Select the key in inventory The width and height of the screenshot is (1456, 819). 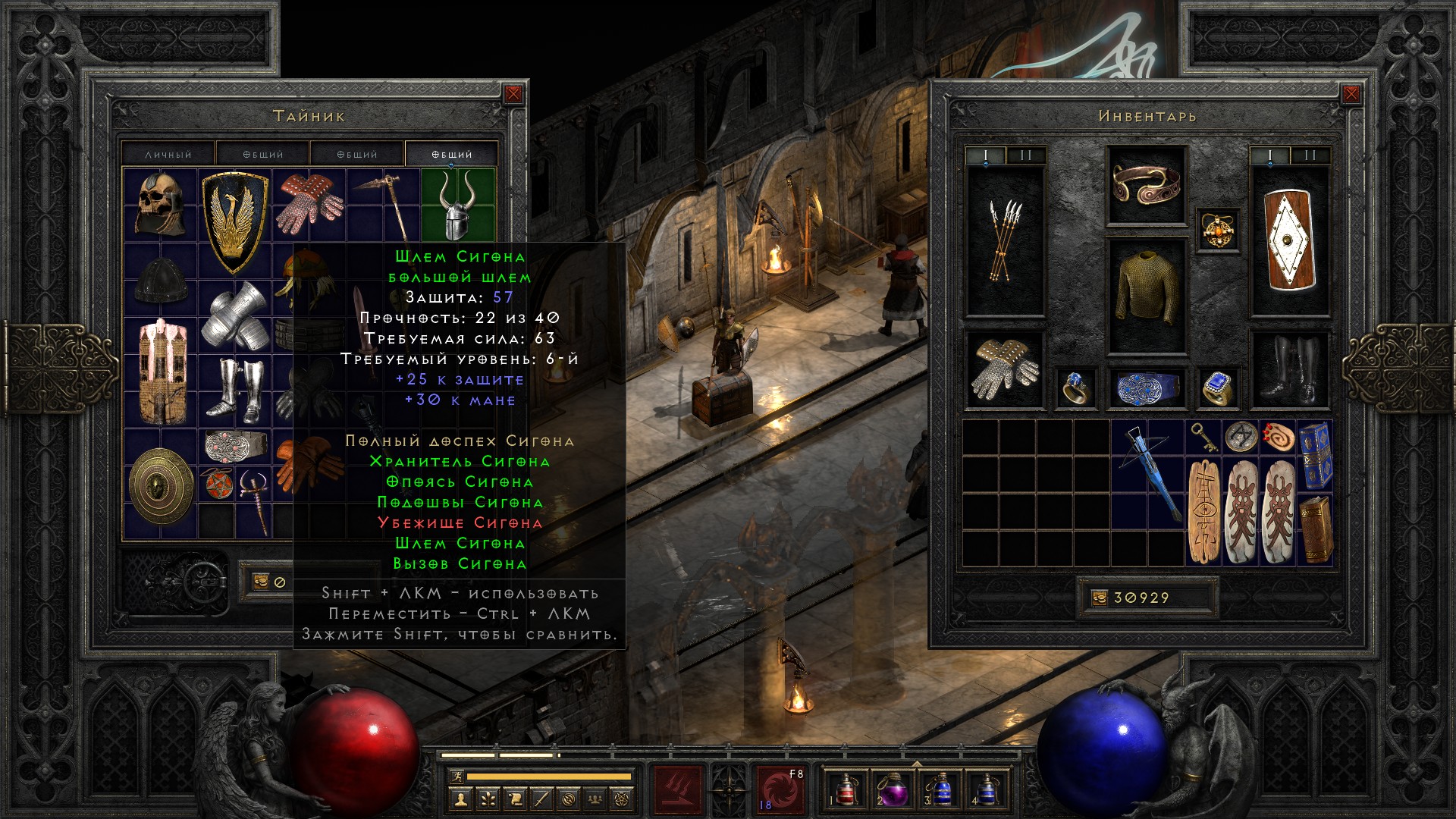pos(1203,436)
